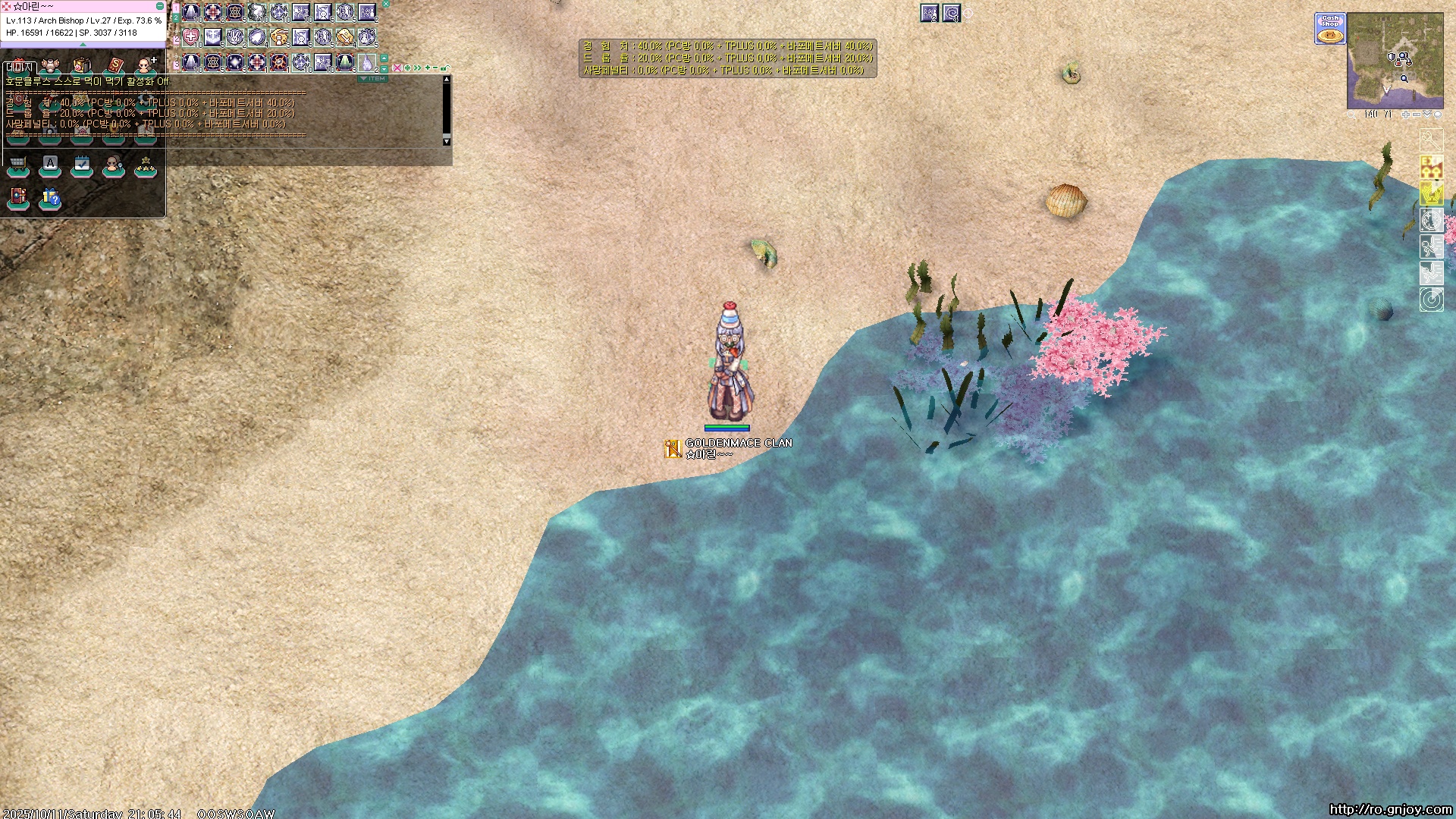
Task: Close the skill hotbar with green X
Action: coord(385,4)
